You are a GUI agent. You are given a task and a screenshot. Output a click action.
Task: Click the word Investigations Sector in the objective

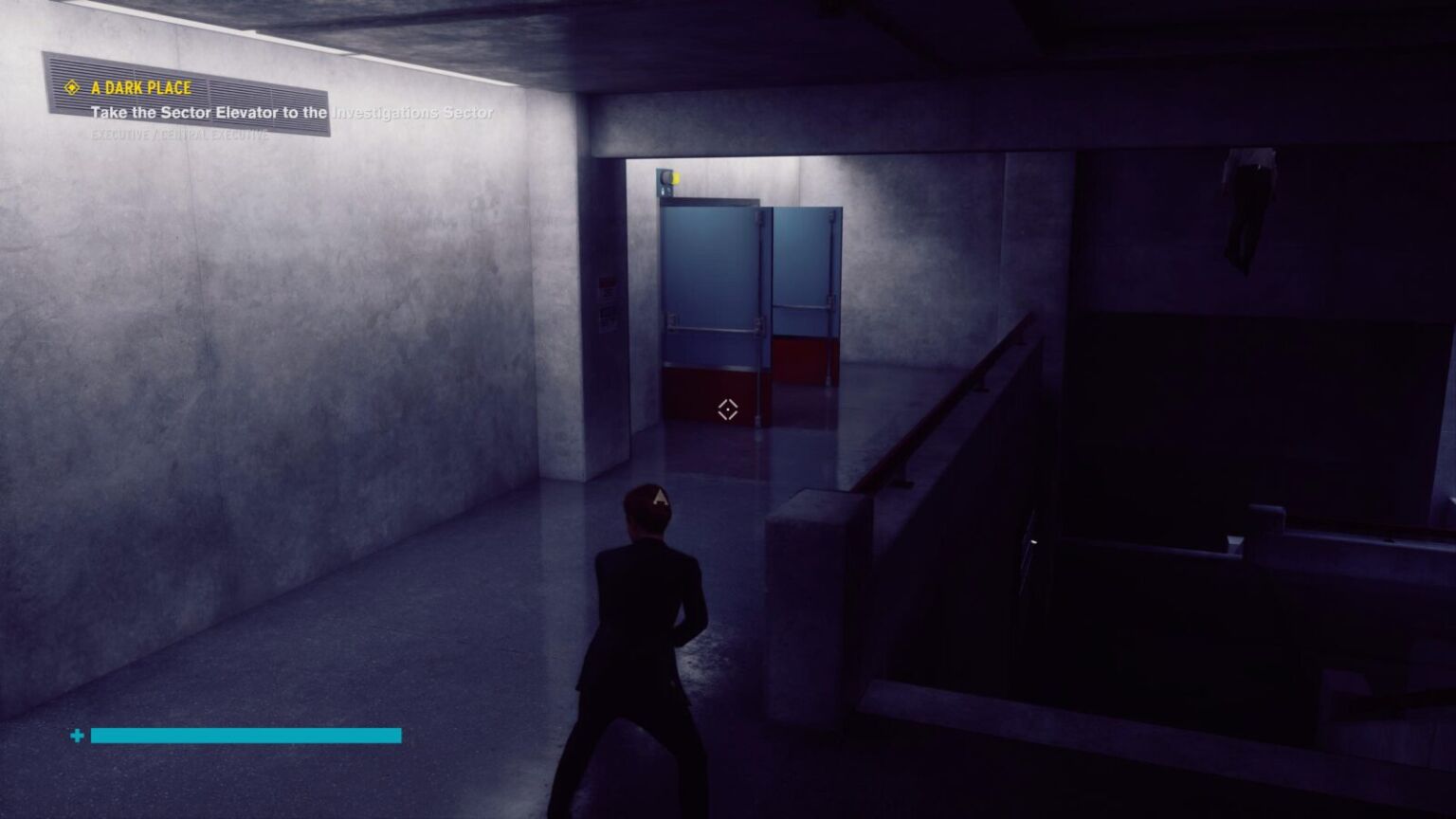tap(412, 112)
